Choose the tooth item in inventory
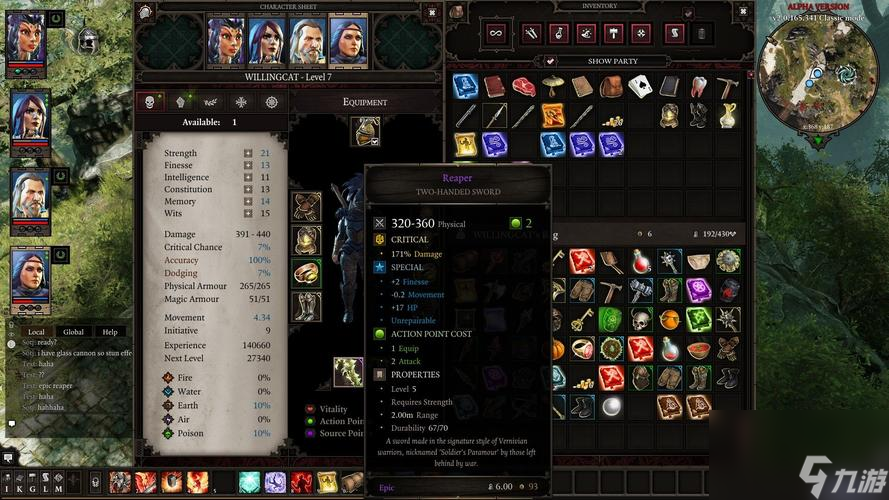Screen dimensions: 889x500 tap(700, 87)
